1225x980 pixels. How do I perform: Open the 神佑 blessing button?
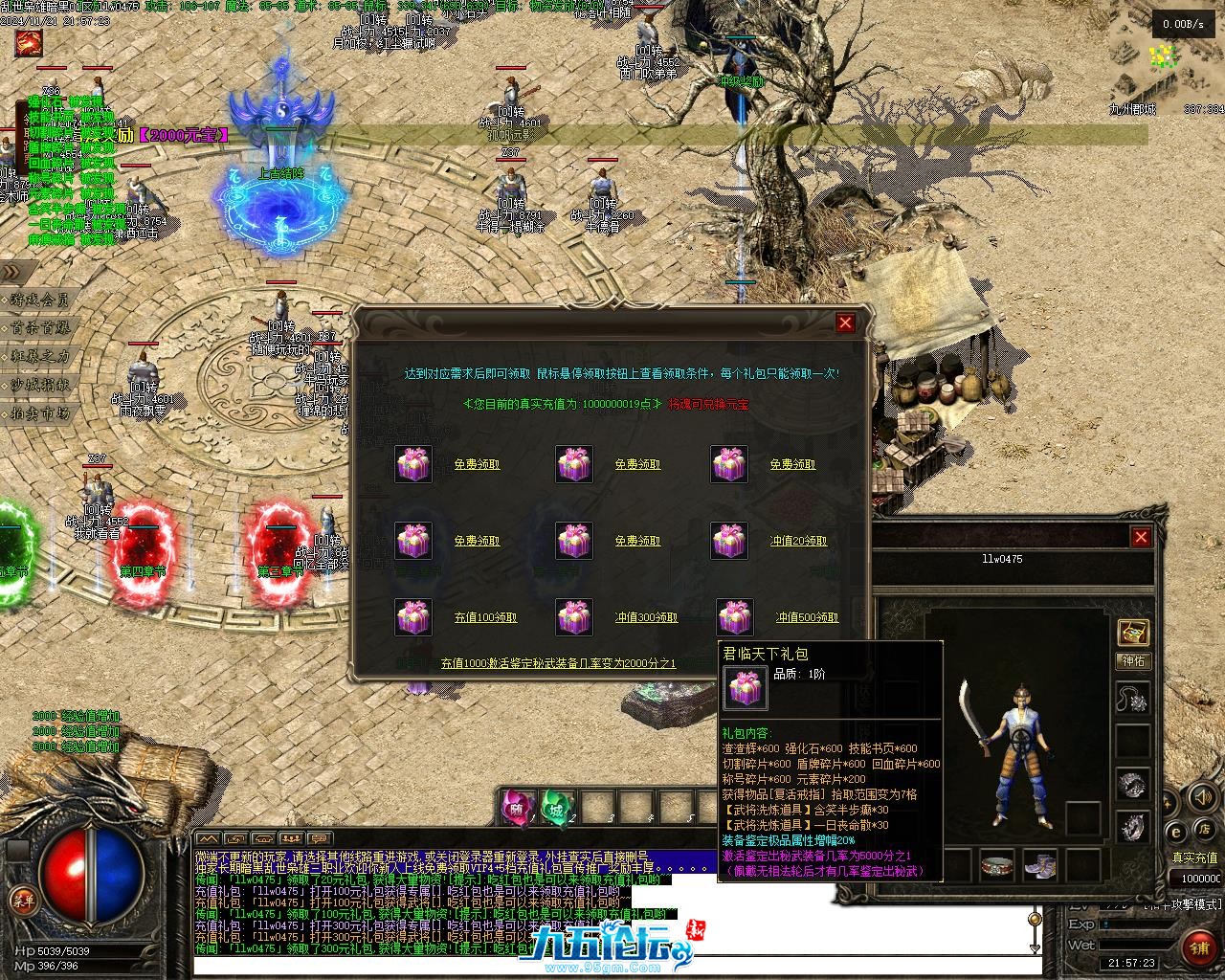1133,661
